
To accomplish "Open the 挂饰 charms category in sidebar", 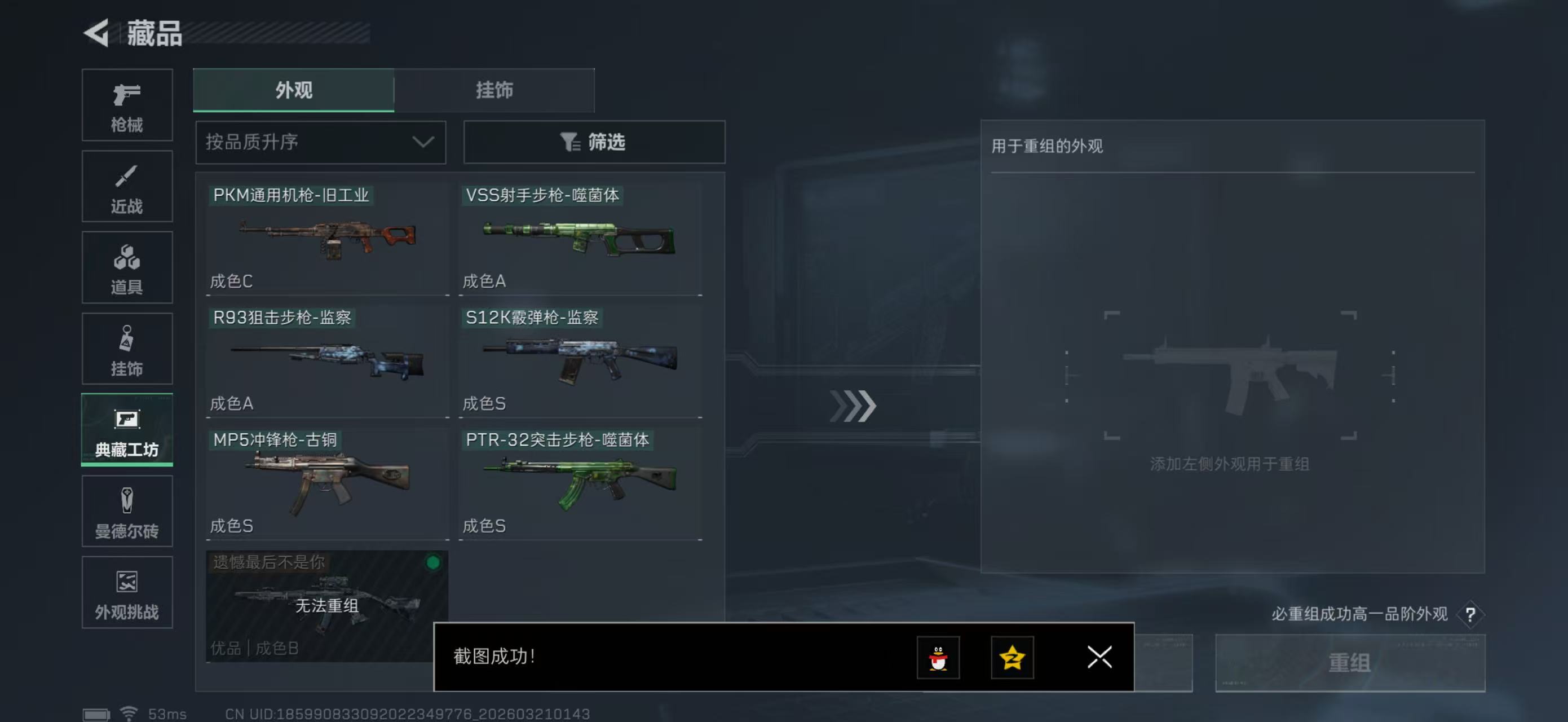I will pos(127,349).
